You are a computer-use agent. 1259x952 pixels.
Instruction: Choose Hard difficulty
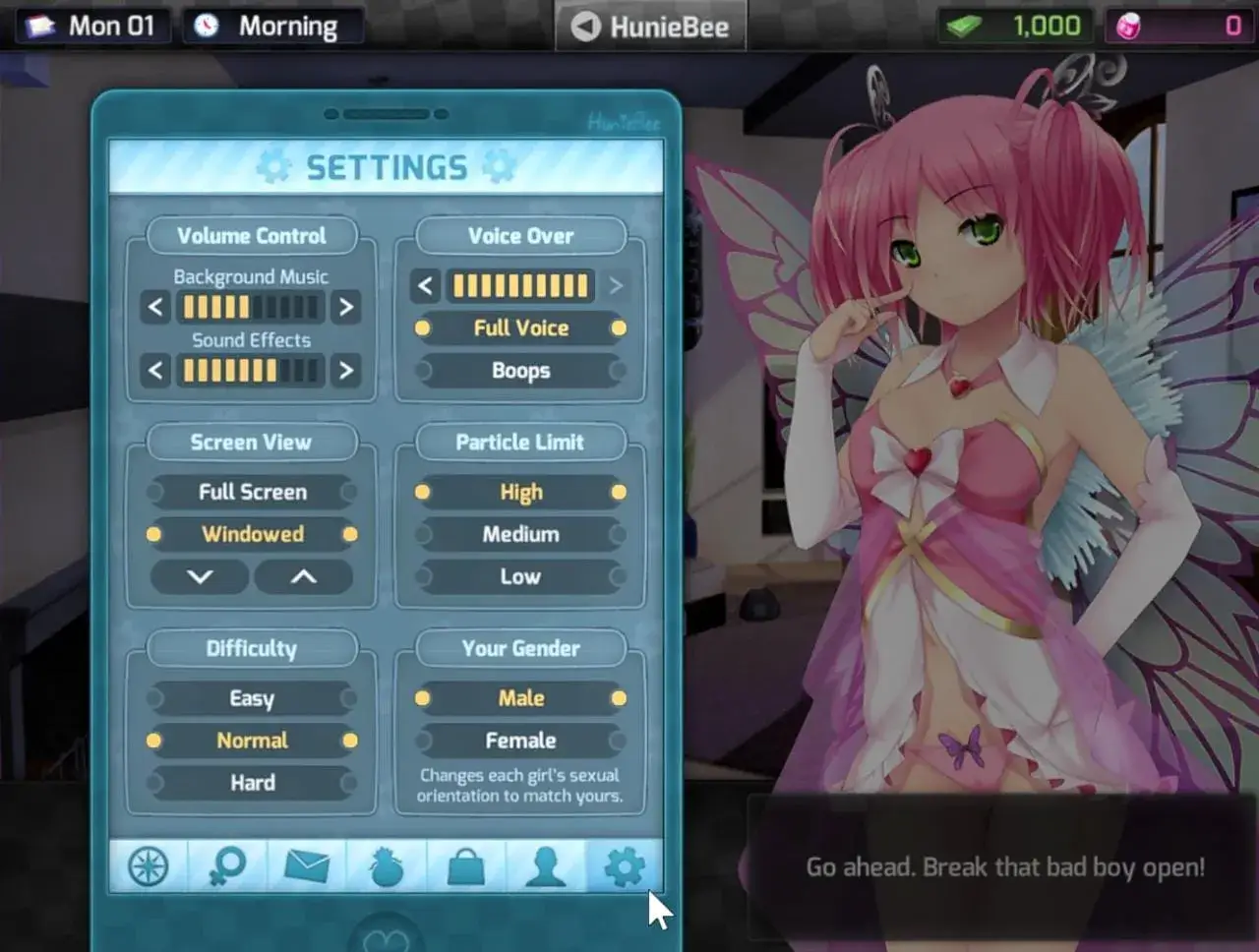pyautogui.click(x=252, y=783)
